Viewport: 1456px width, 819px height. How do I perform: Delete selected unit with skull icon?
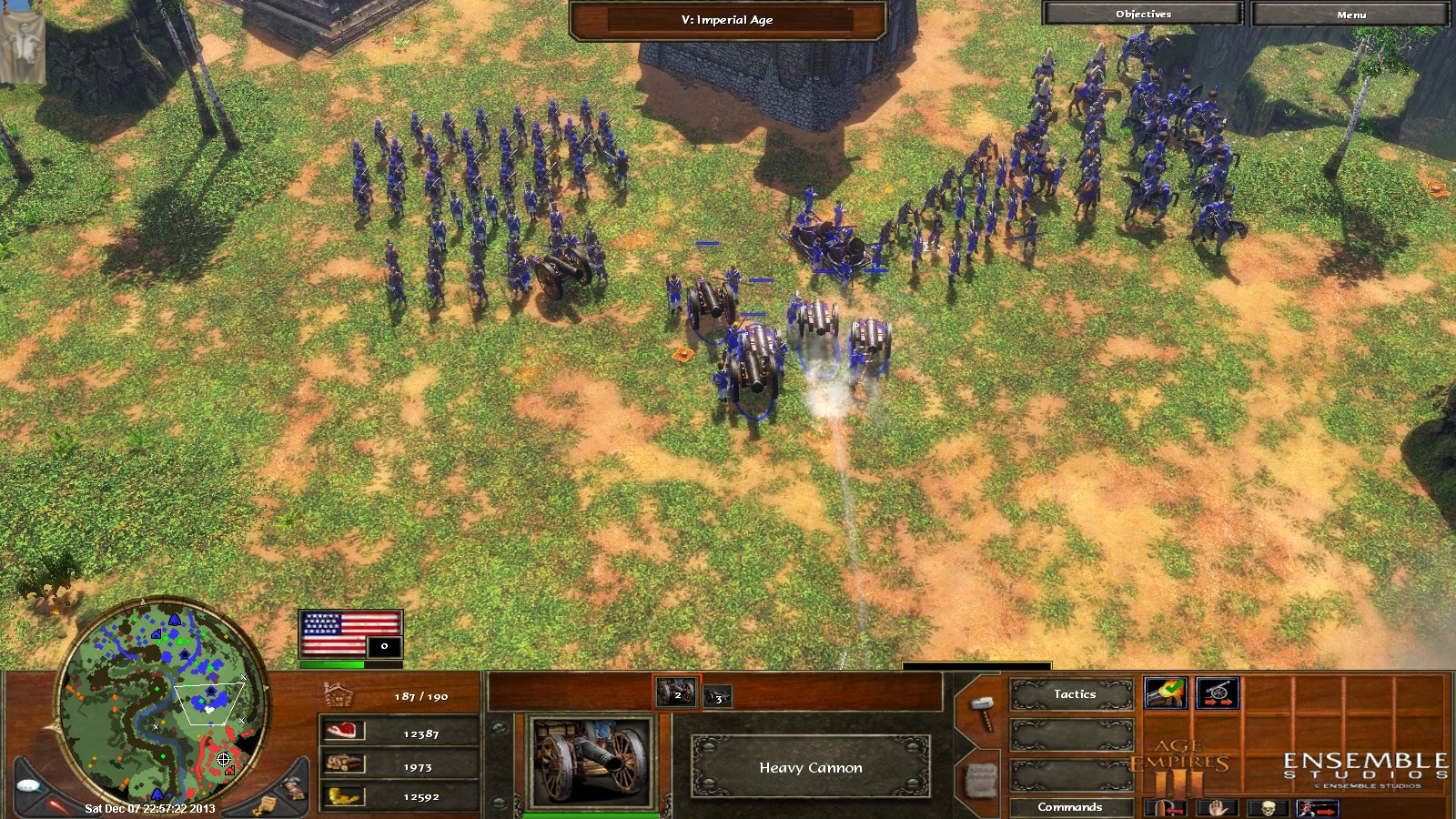click(x=1266, y=808)
